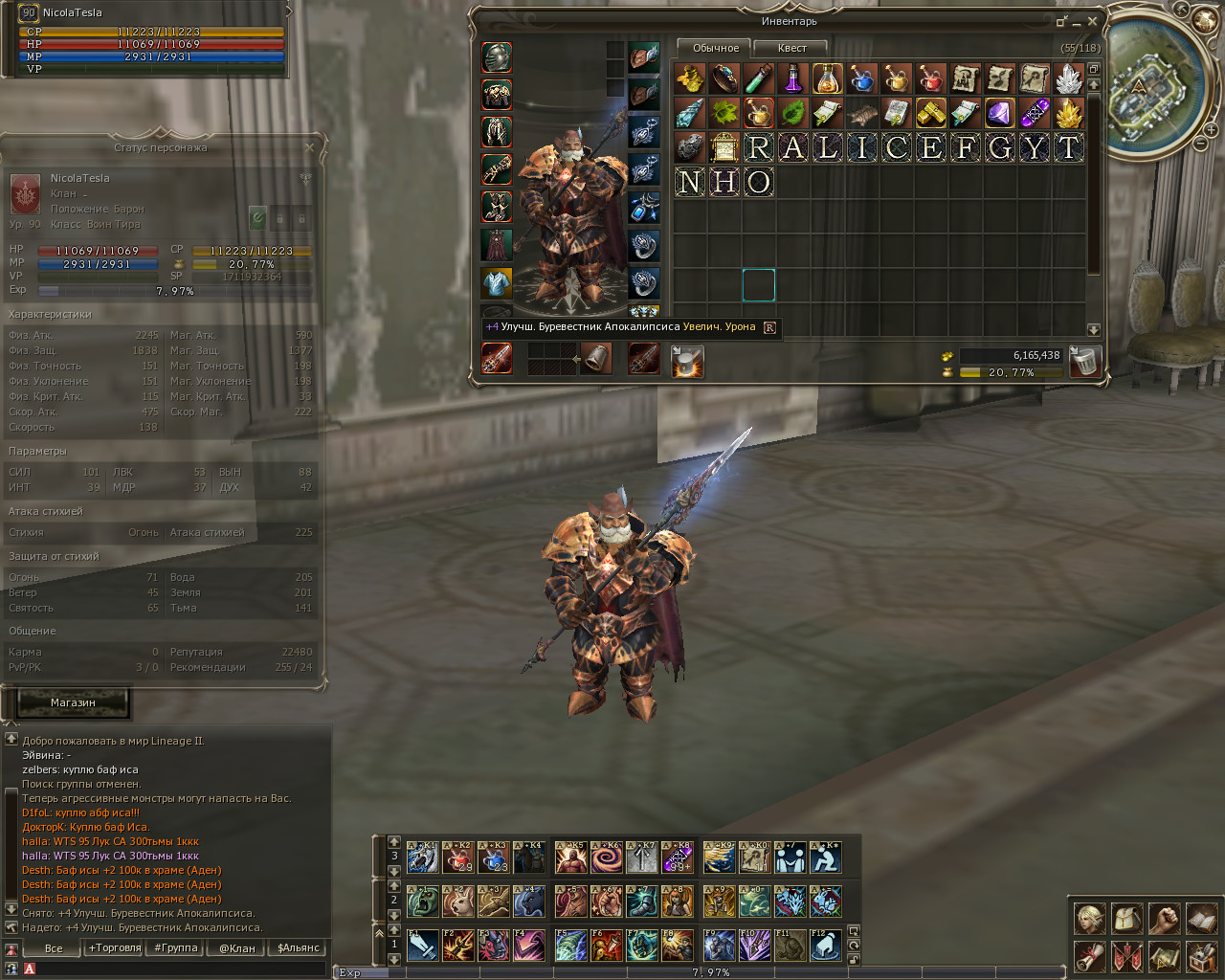
Task: Close the character status window
Action: 309,147
